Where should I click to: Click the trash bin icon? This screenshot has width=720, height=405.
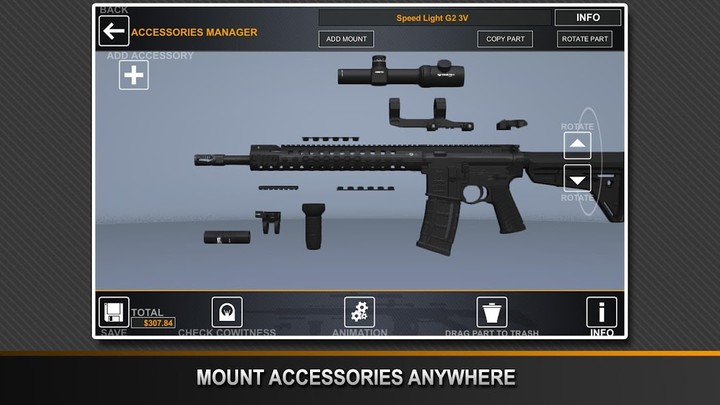492,312
